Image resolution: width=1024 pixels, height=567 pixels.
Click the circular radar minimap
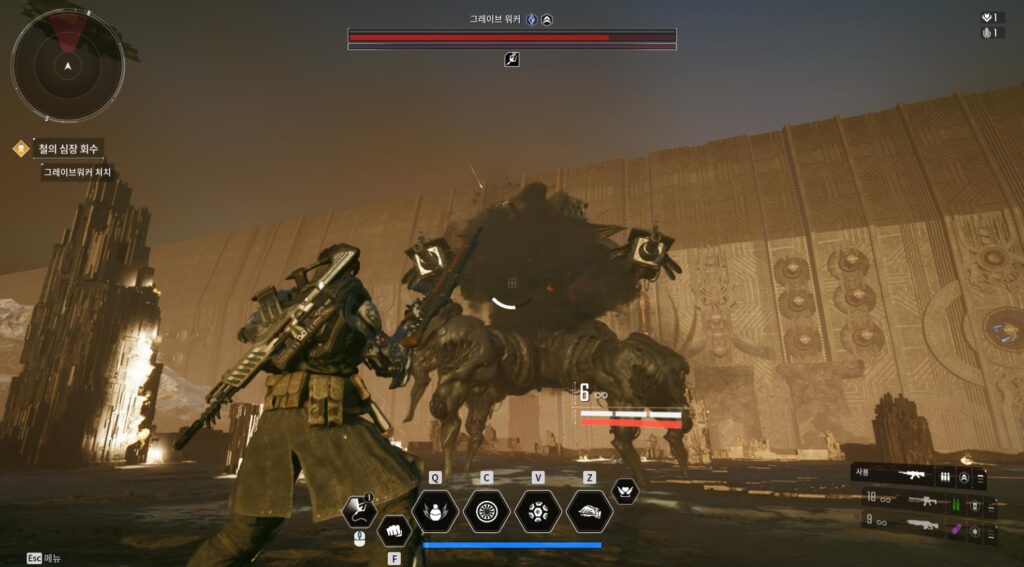(x=67, y=66)
